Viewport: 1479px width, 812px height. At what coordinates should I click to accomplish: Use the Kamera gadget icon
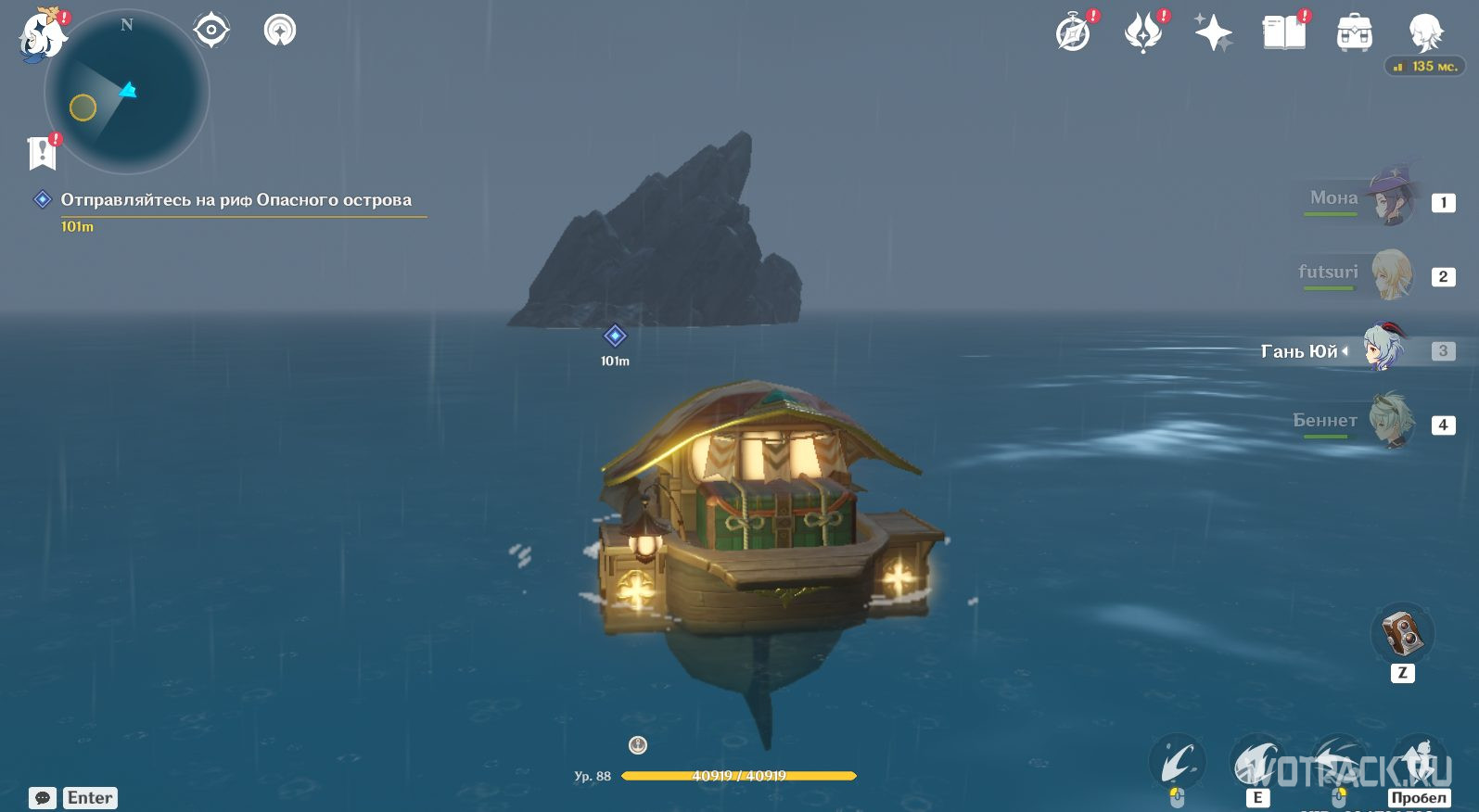tap(1402, 634)
